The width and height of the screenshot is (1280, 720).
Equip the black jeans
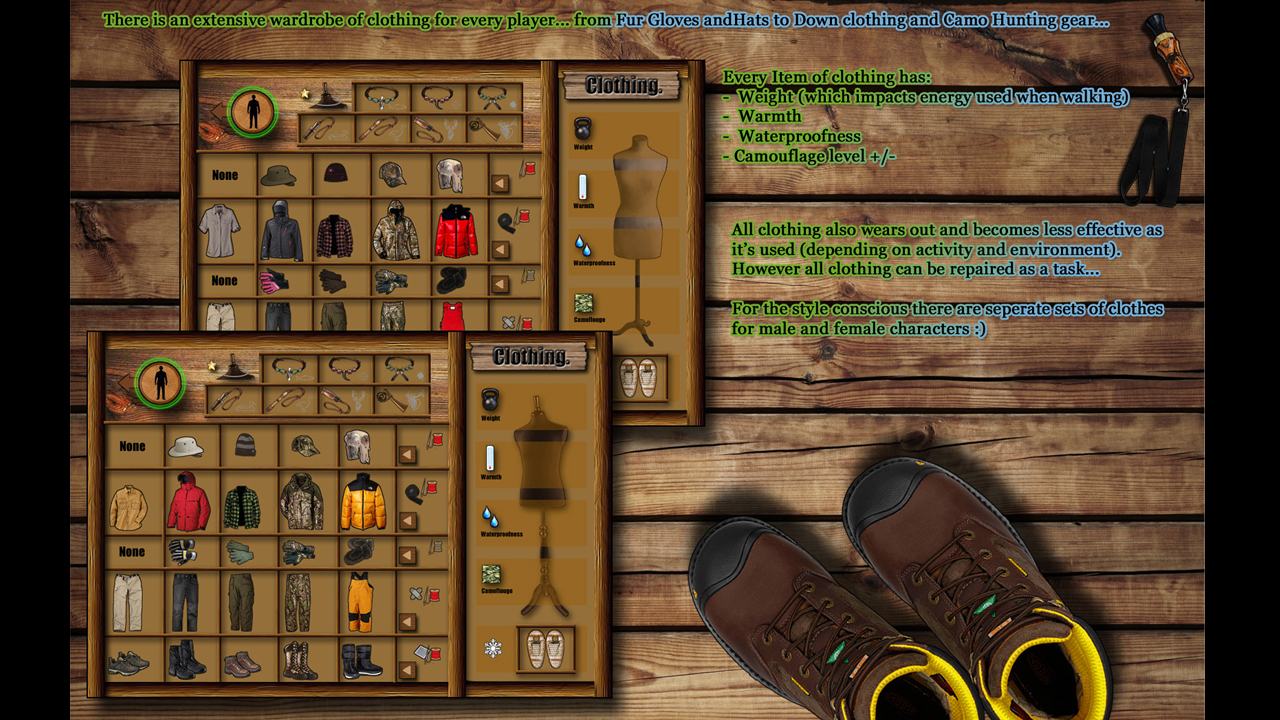tap(185, 601)
